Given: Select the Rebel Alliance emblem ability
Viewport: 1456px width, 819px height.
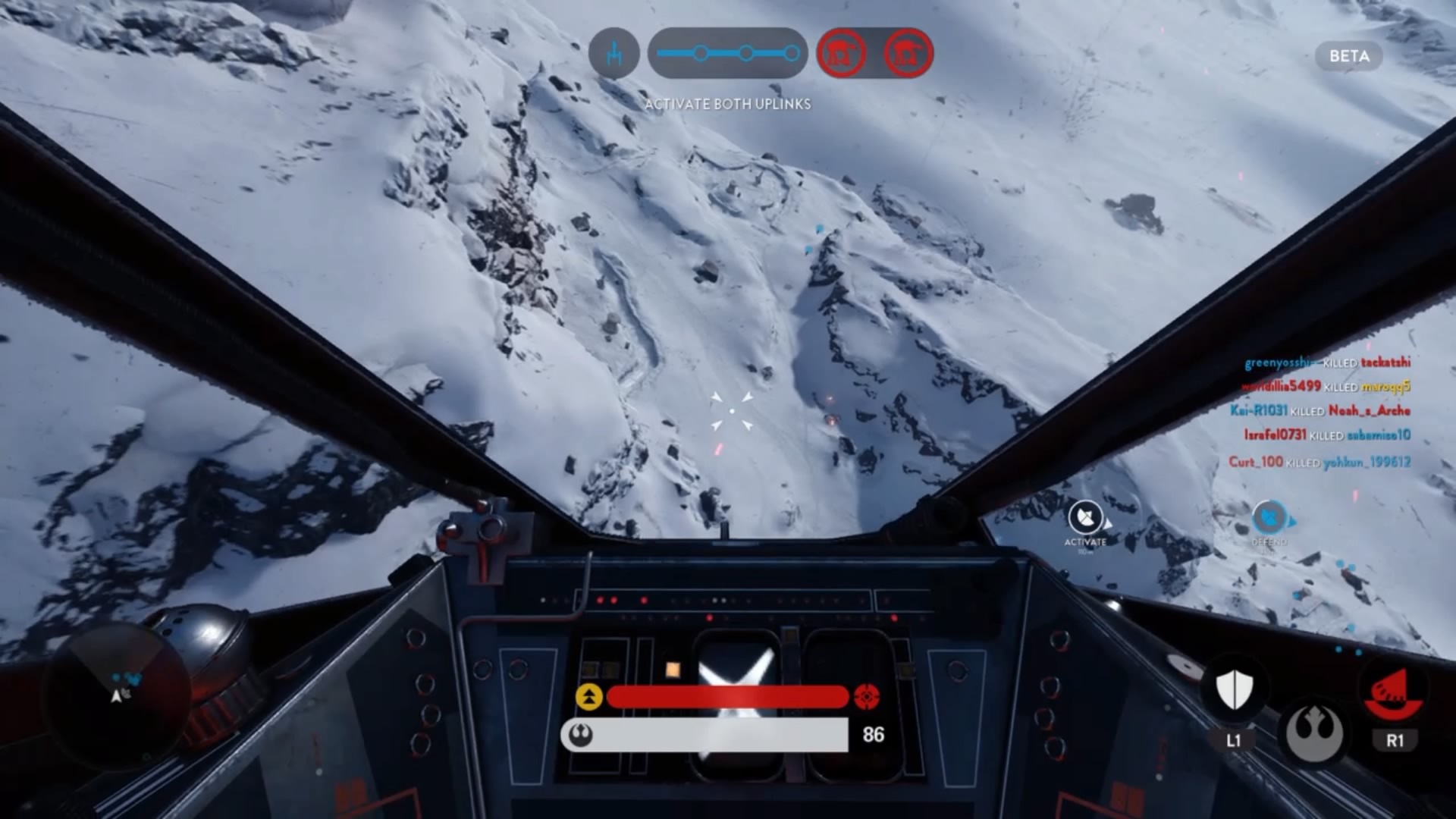Looking at the screenshot, I should point(1315,733).
